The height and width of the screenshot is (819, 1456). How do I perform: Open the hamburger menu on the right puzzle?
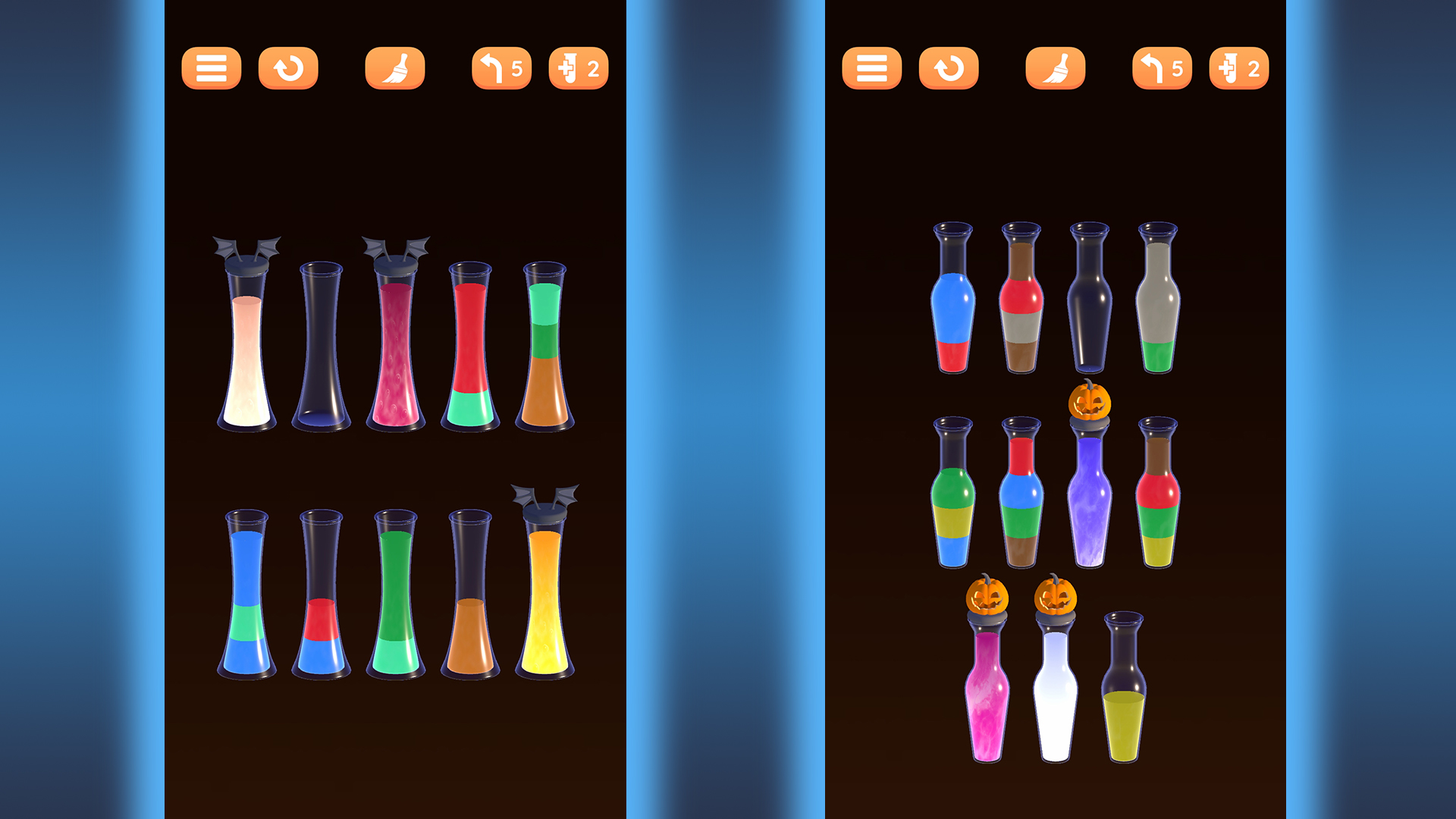pos(872,68)
